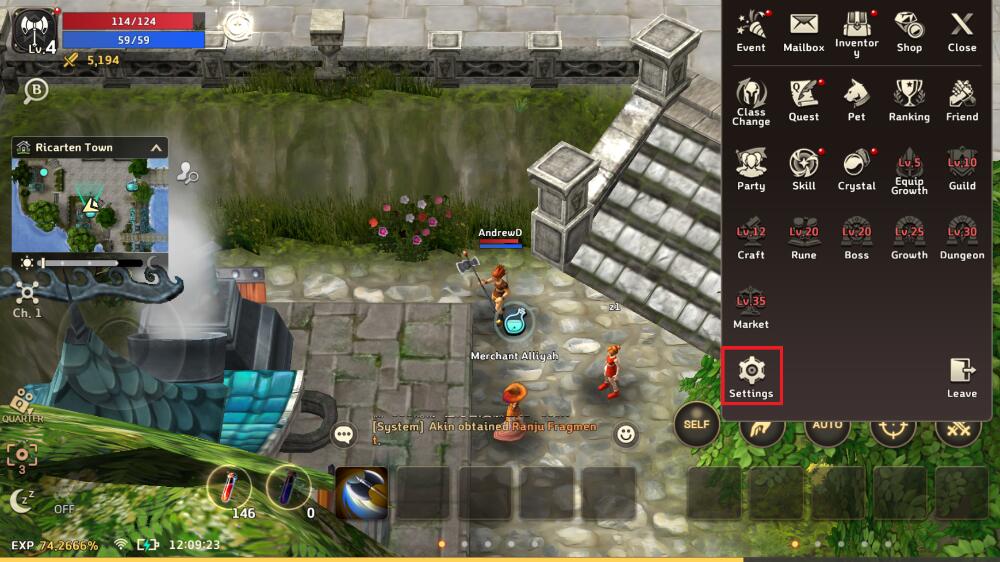Open the Crystal menu
Image resolution: width=1000 pixels, height=562 pixels.
tap(857, 169)
